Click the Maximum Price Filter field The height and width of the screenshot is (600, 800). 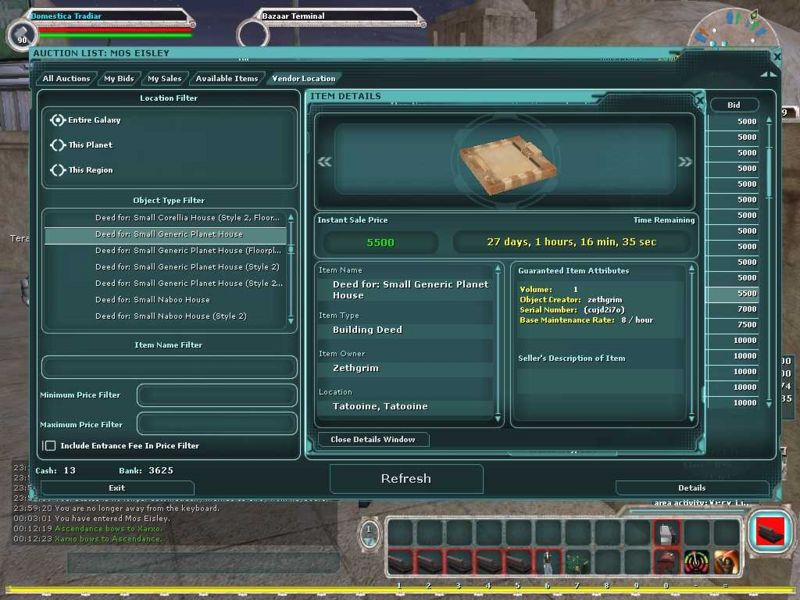pos(216,424)
